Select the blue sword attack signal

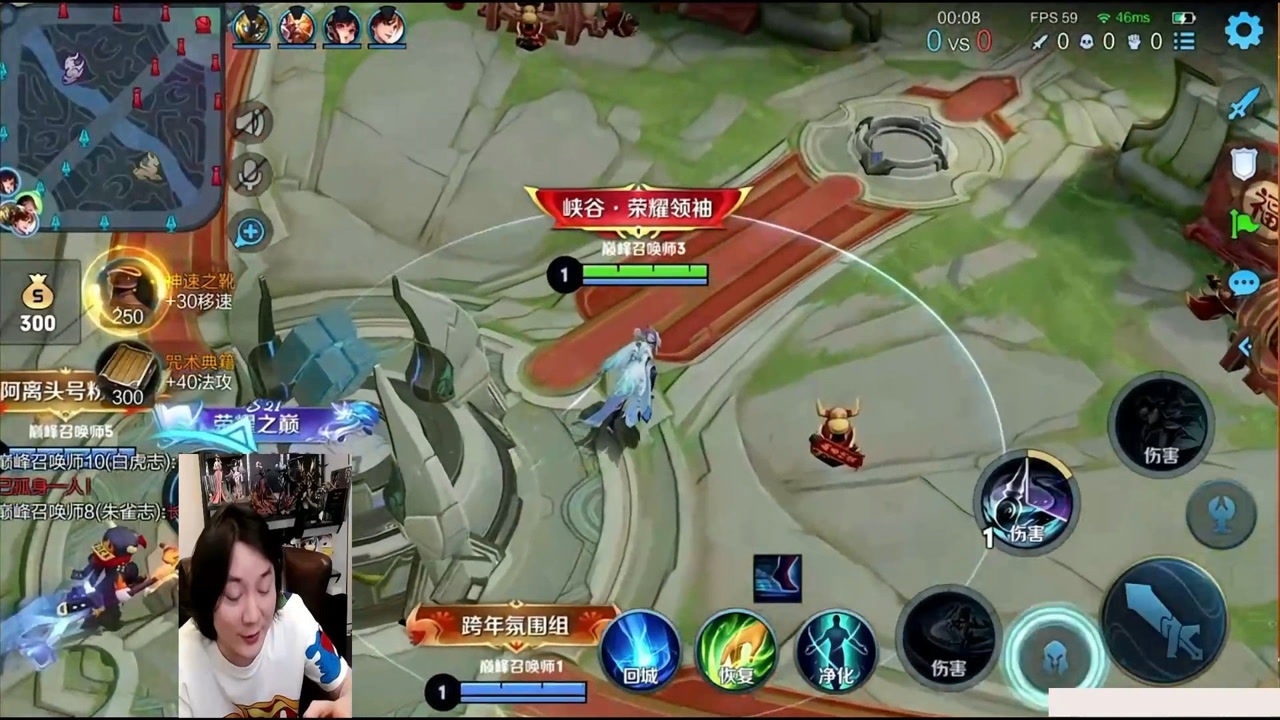coord(1243,105)
